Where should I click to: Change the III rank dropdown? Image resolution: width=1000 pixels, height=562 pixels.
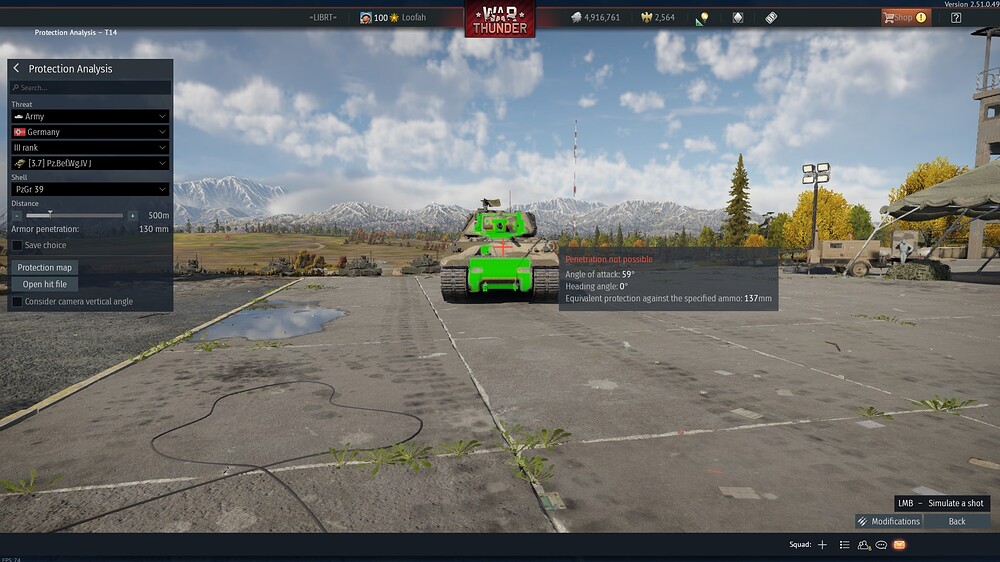tap(89, 148)
